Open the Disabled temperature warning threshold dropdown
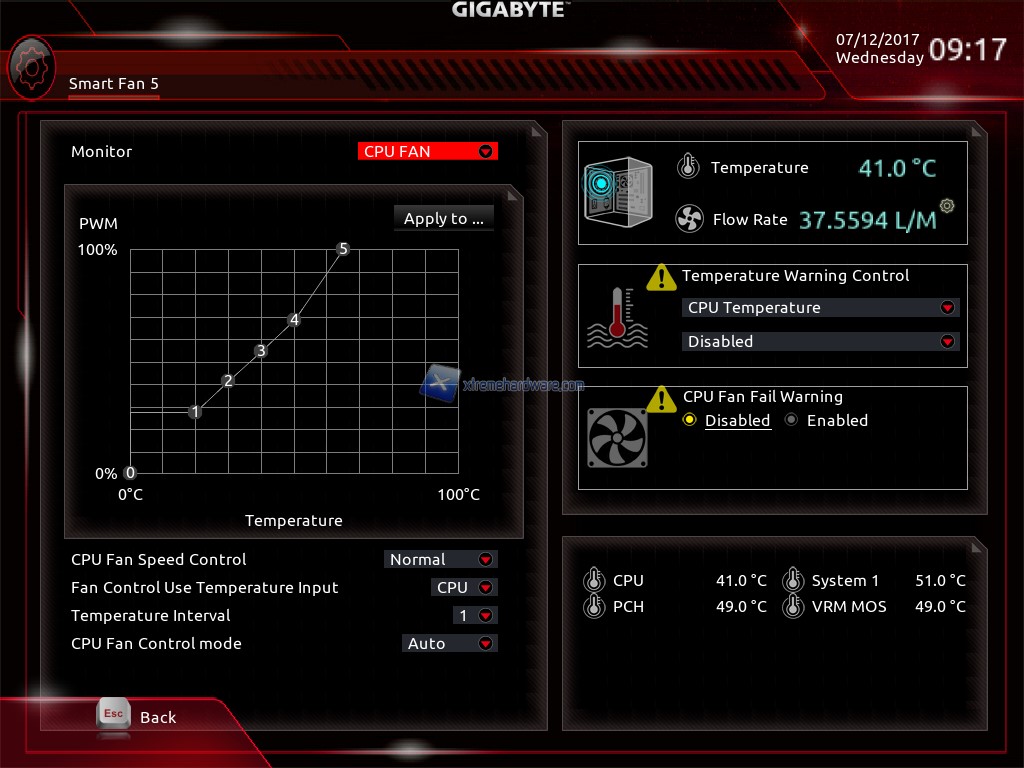The width and height of the screenshot is (1024, 768). pyautogui.click(x=819, y=342)
